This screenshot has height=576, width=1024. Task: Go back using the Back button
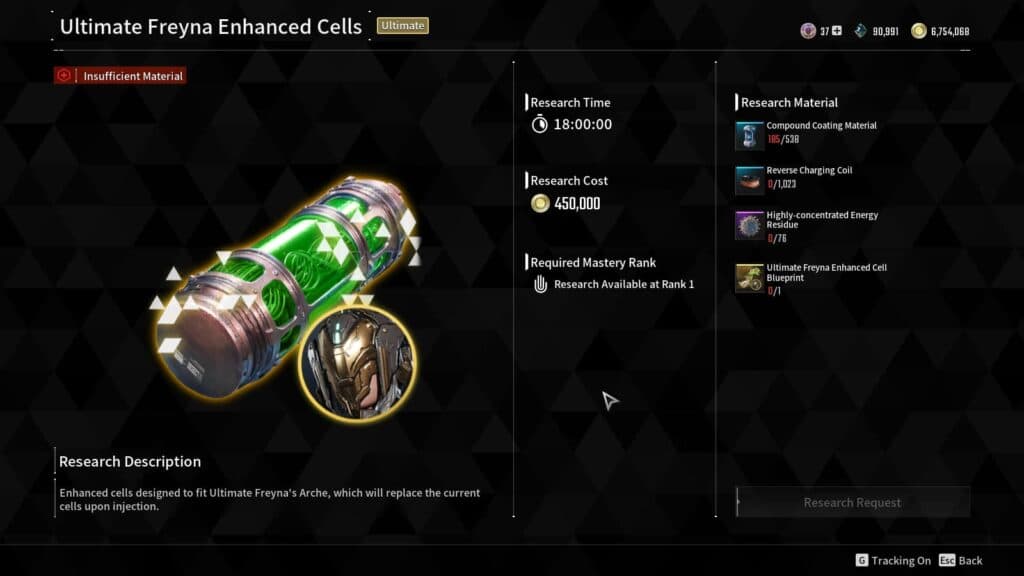[x=961, y=561]
